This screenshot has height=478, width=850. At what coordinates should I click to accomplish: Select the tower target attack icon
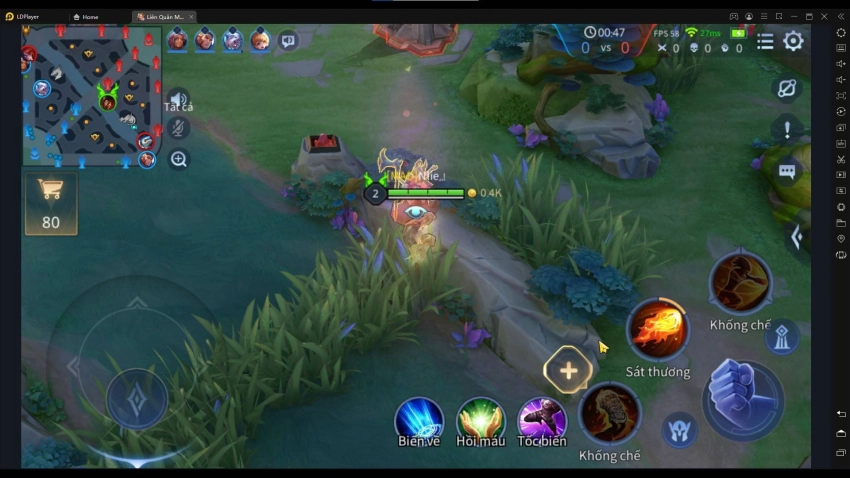(x=782, y=337)
